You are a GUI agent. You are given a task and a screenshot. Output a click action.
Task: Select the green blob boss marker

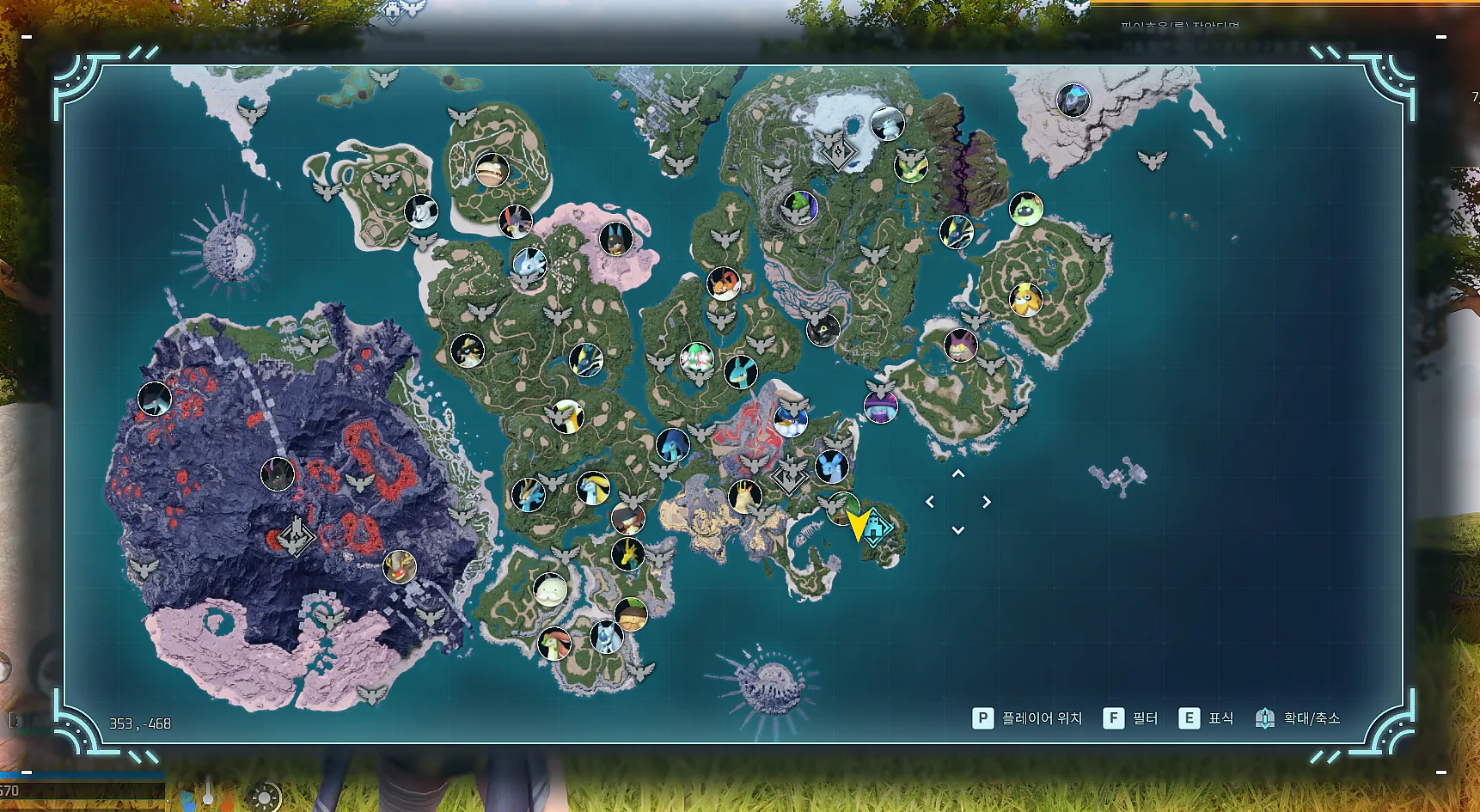click(1025, 209)
